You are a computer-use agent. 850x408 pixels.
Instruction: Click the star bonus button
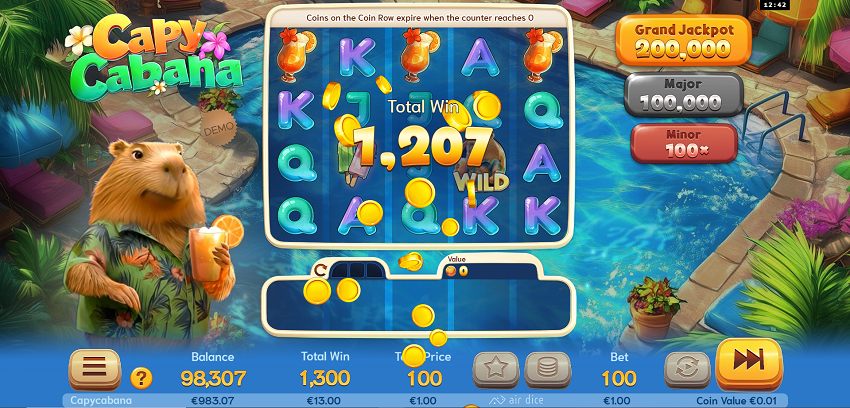(495, 368)
